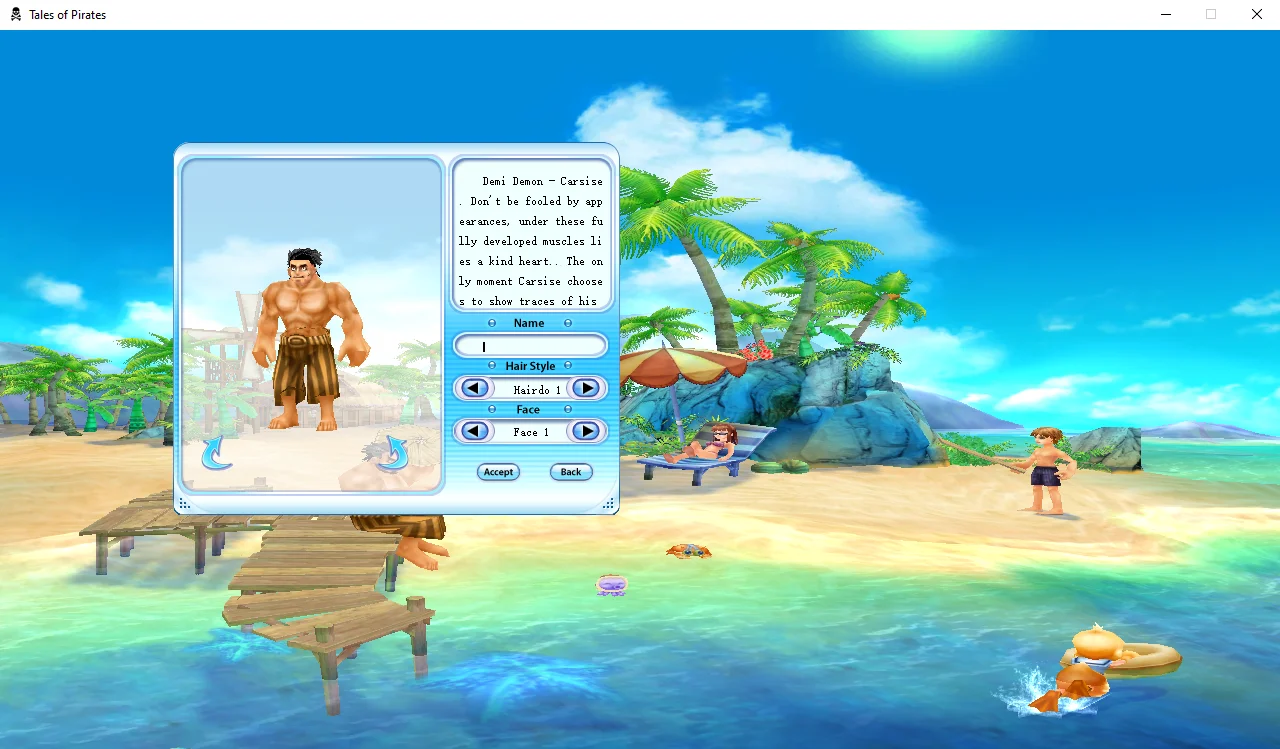This screenshot has width=1280, height=749.
Task: Rotate character with the left curved arrow
Action: [216, 453]
